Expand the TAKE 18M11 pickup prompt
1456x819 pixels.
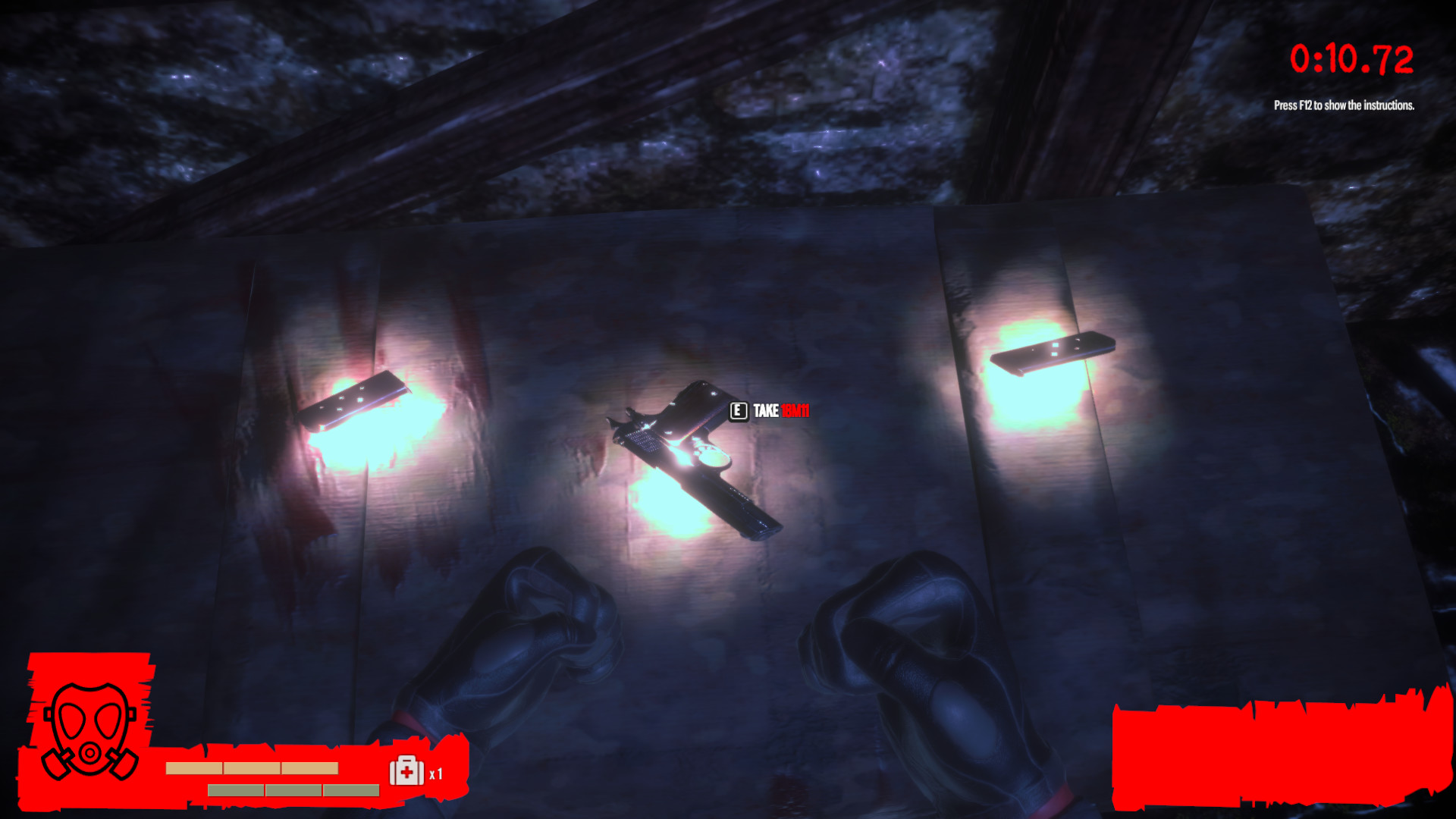[770, 412]
